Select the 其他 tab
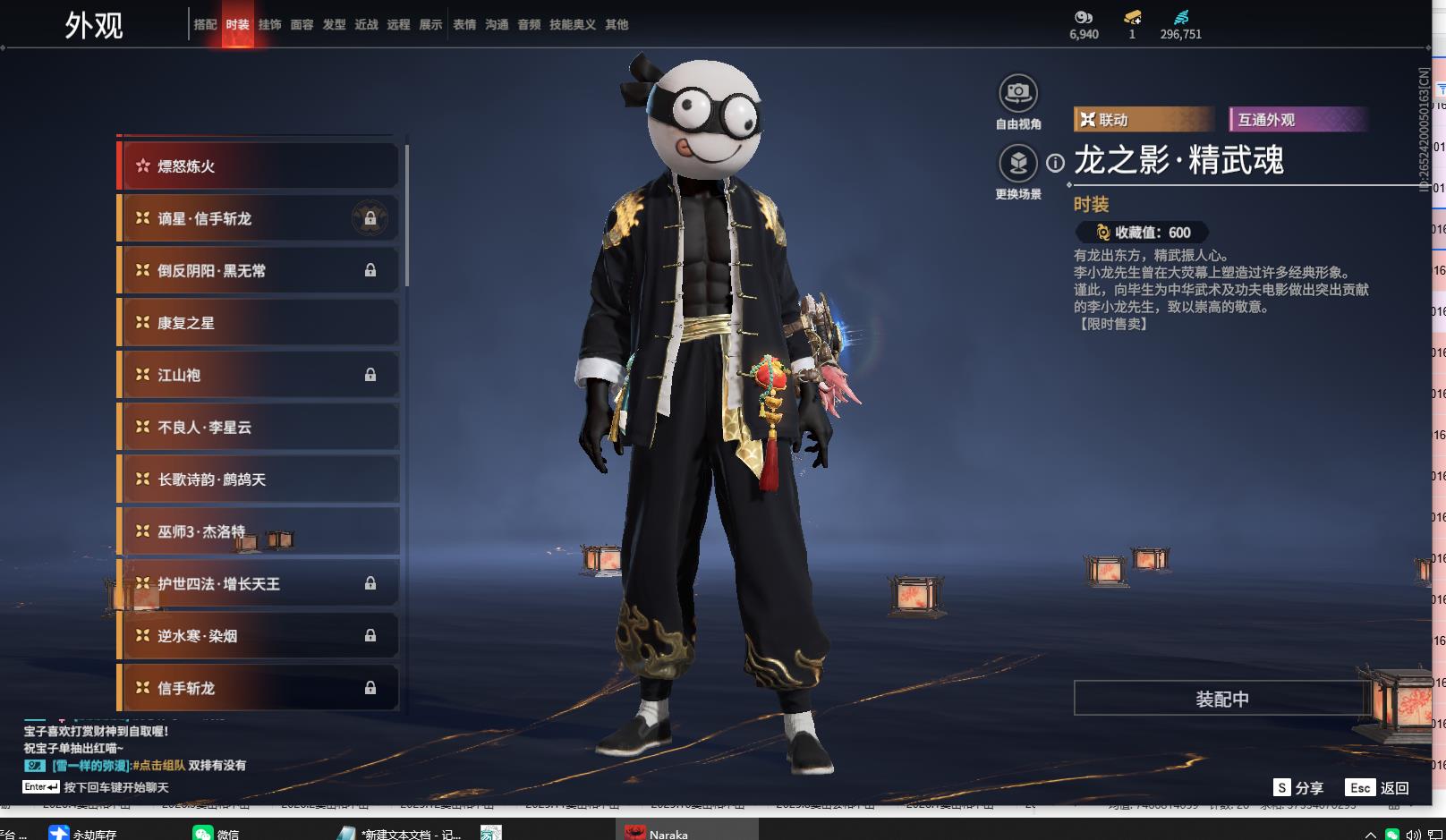 617,25
